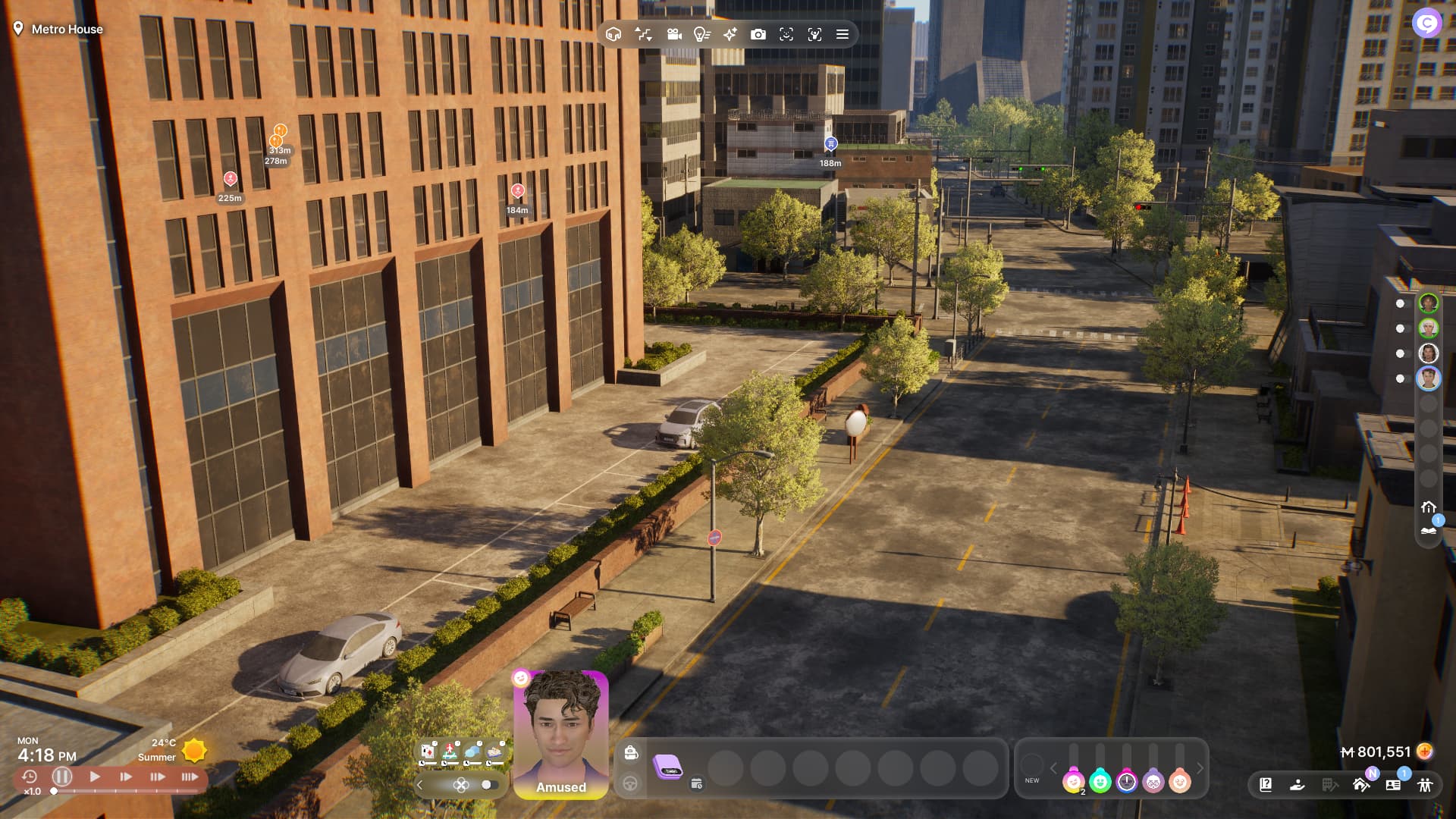Screen dimensions: 1456x819
Task: Select the Amused character portrait
Action: point(561,733)
